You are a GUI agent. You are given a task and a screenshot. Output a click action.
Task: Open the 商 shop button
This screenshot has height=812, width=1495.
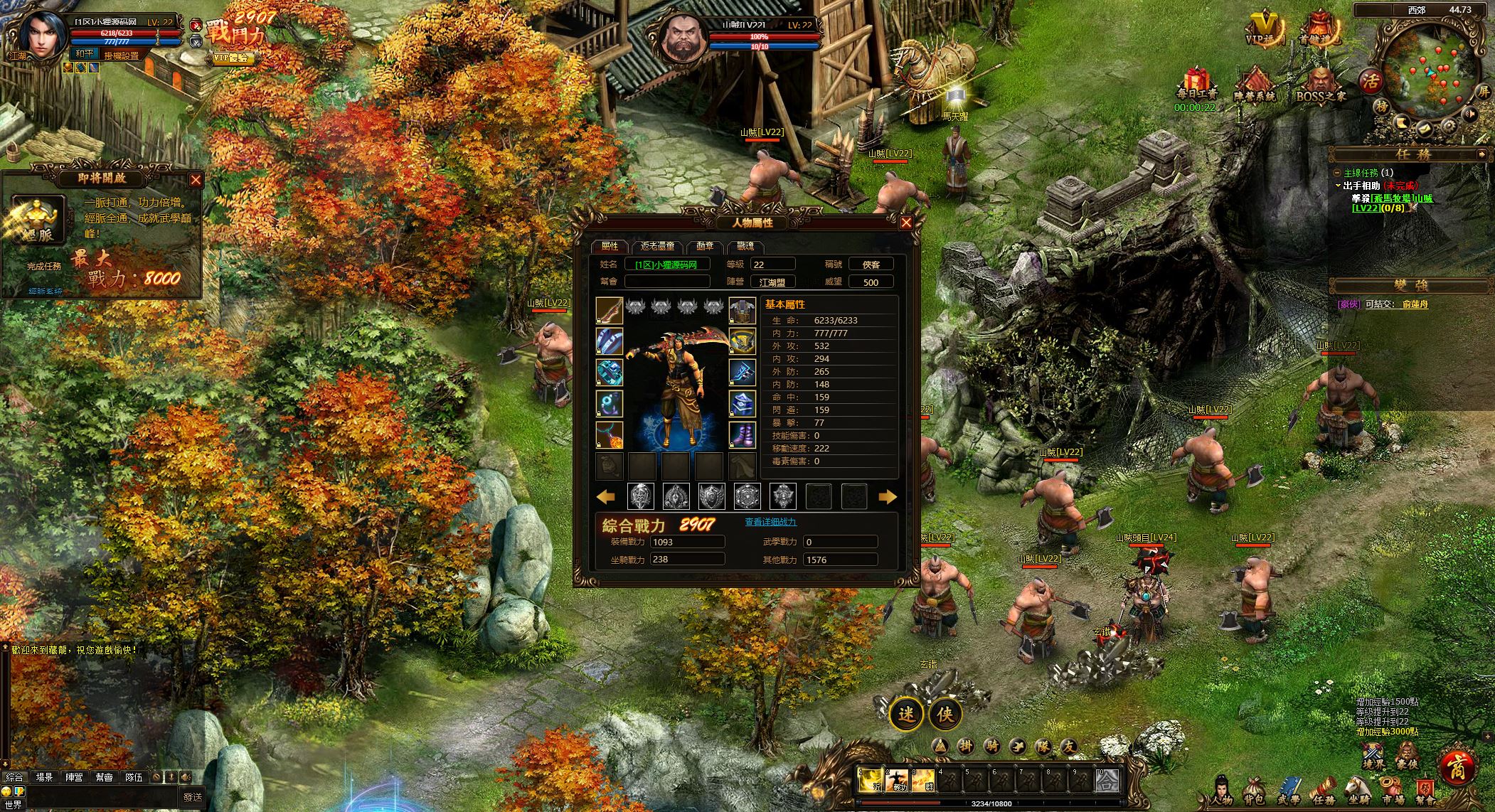(x=1455, y=766)
